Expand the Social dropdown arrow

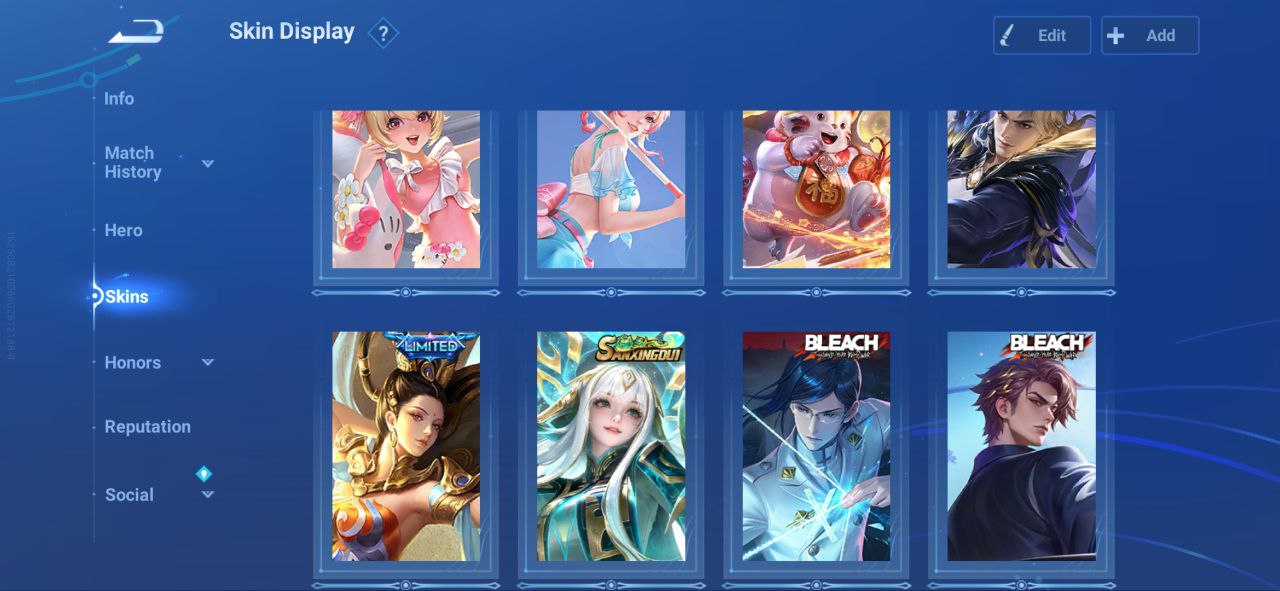tap(208, 494)
